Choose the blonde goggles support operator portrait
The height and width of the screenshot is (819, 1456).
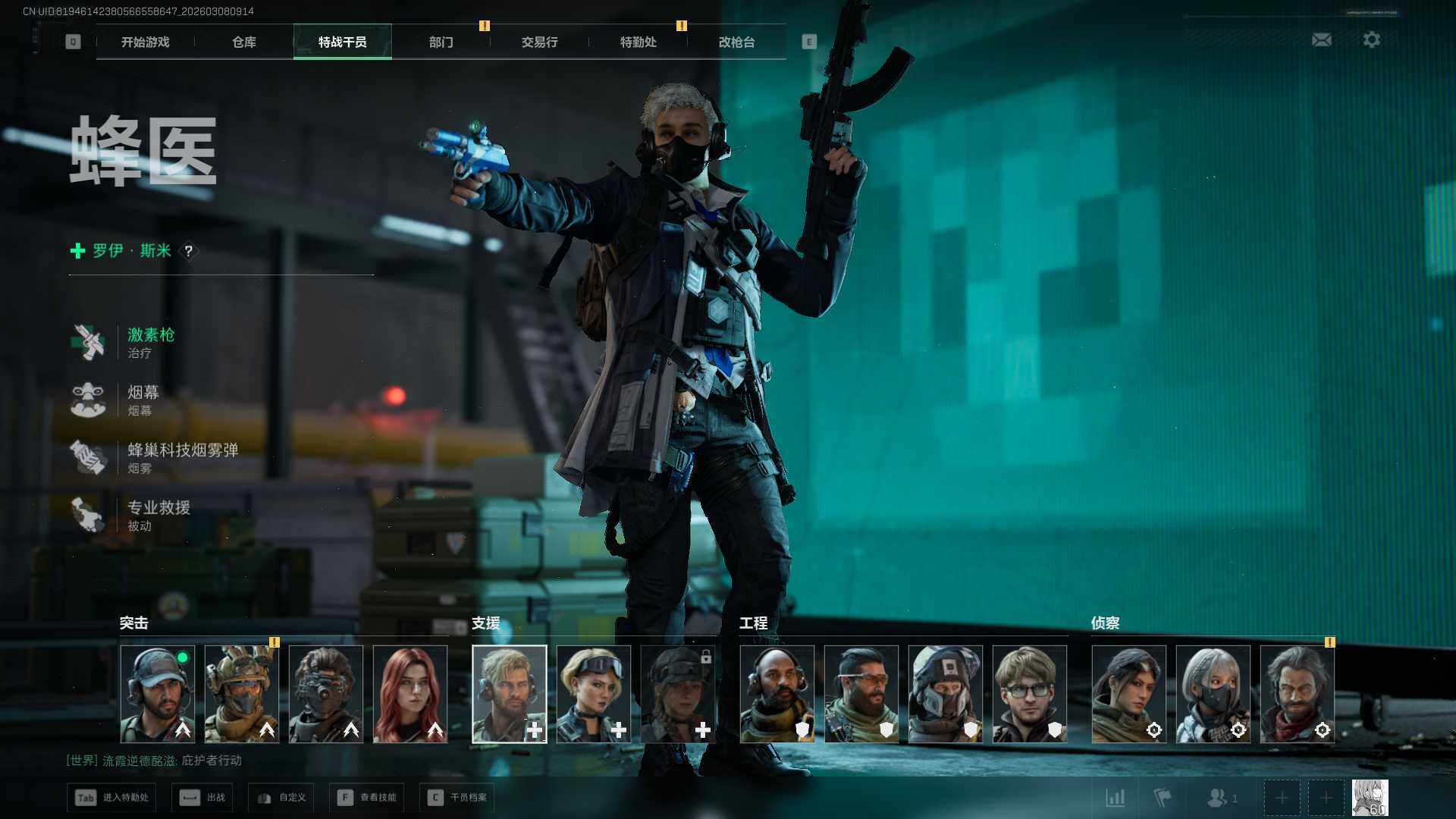tap(594, 694)
